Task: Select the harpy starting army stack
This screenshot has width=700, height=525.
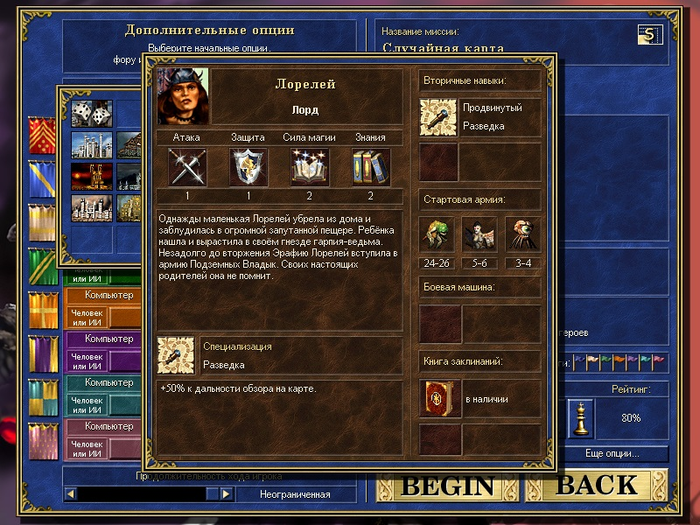Action: [x=481, y=234]
